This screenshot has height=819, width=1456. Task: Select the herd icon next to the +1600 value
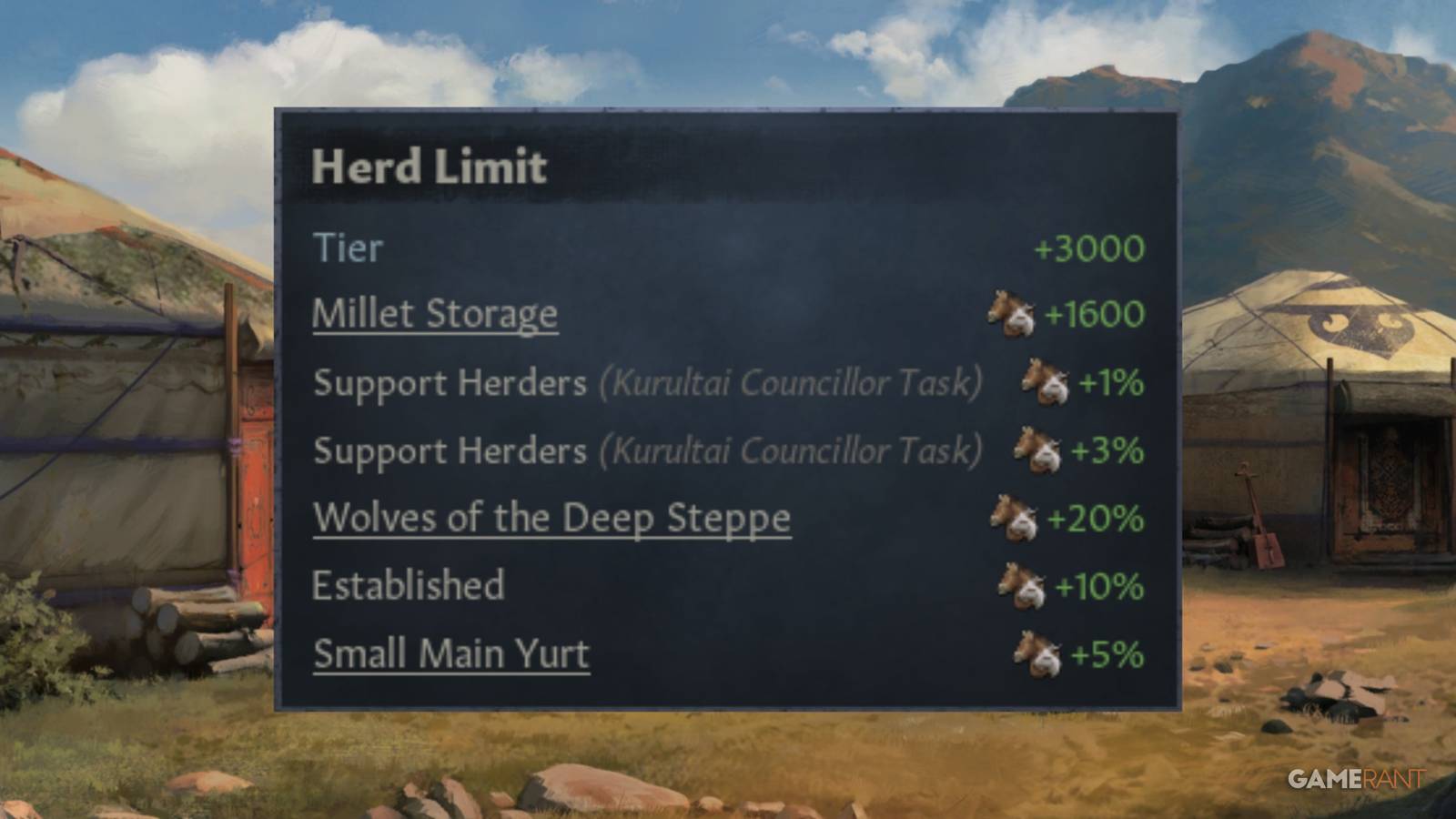(1010, 313)
